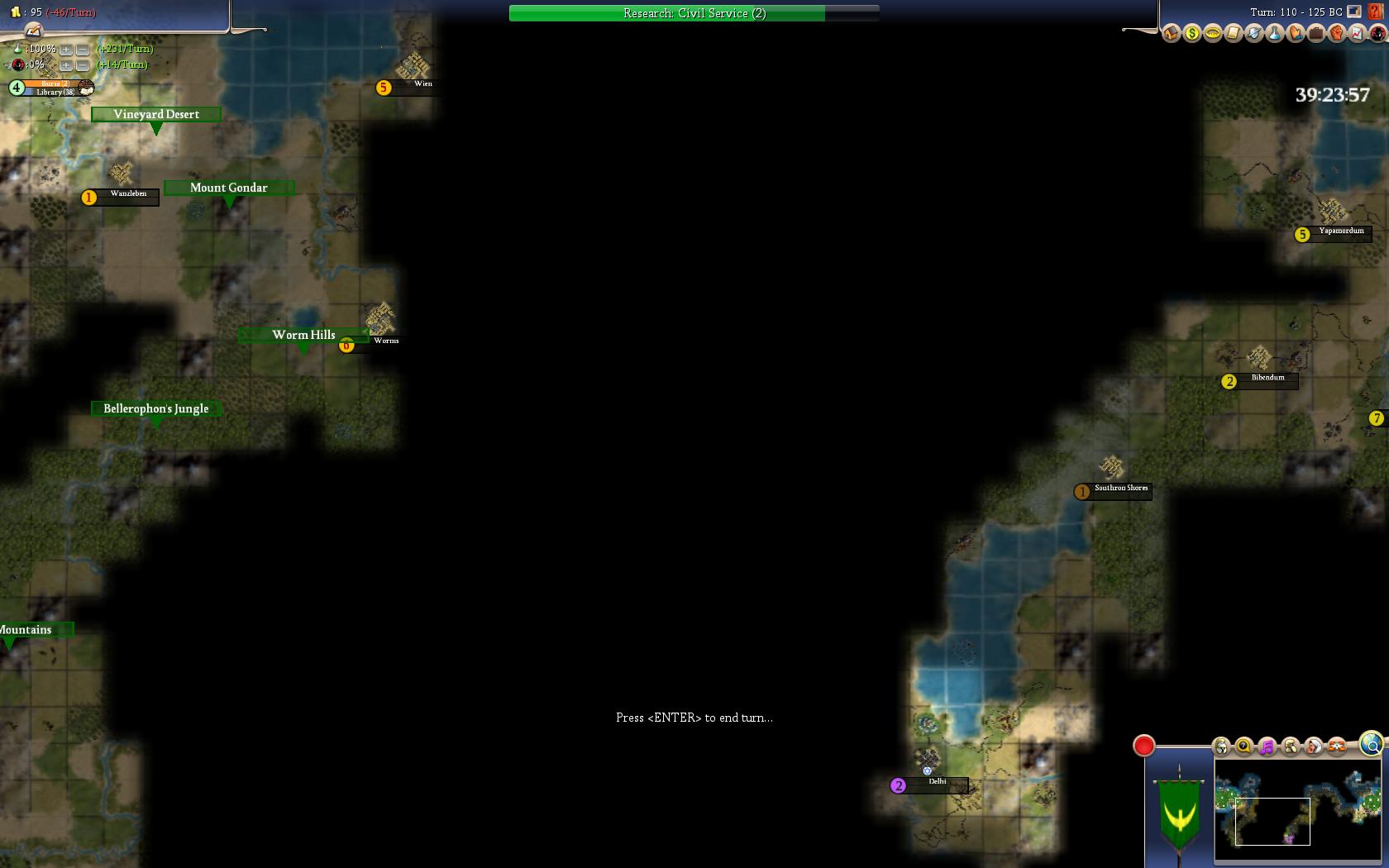Increase the research rate with plus button

[66, 50]
